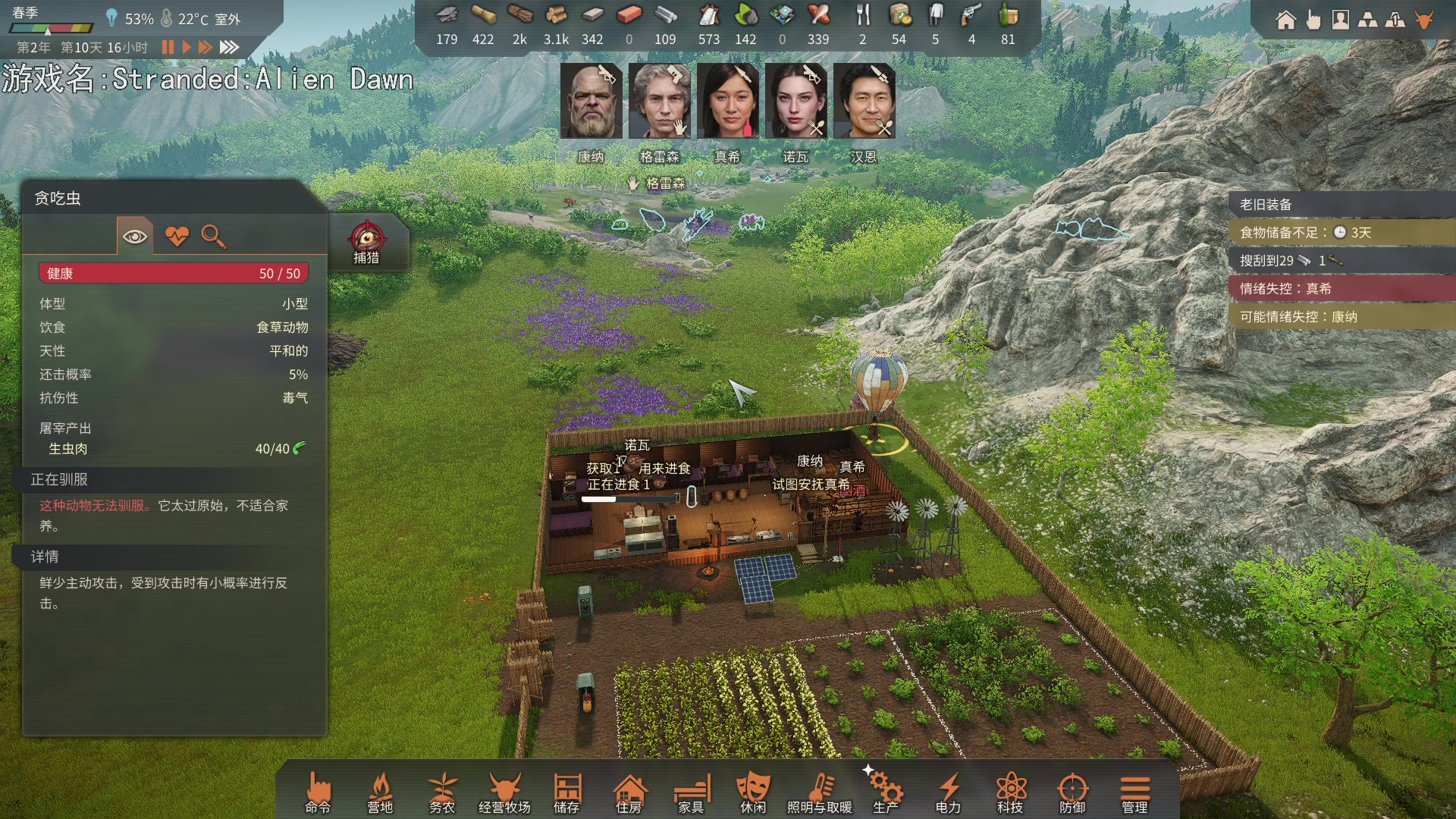Open the 储存 storage menu
This screenshot has width=1456, height=819.
click(566, 793)
